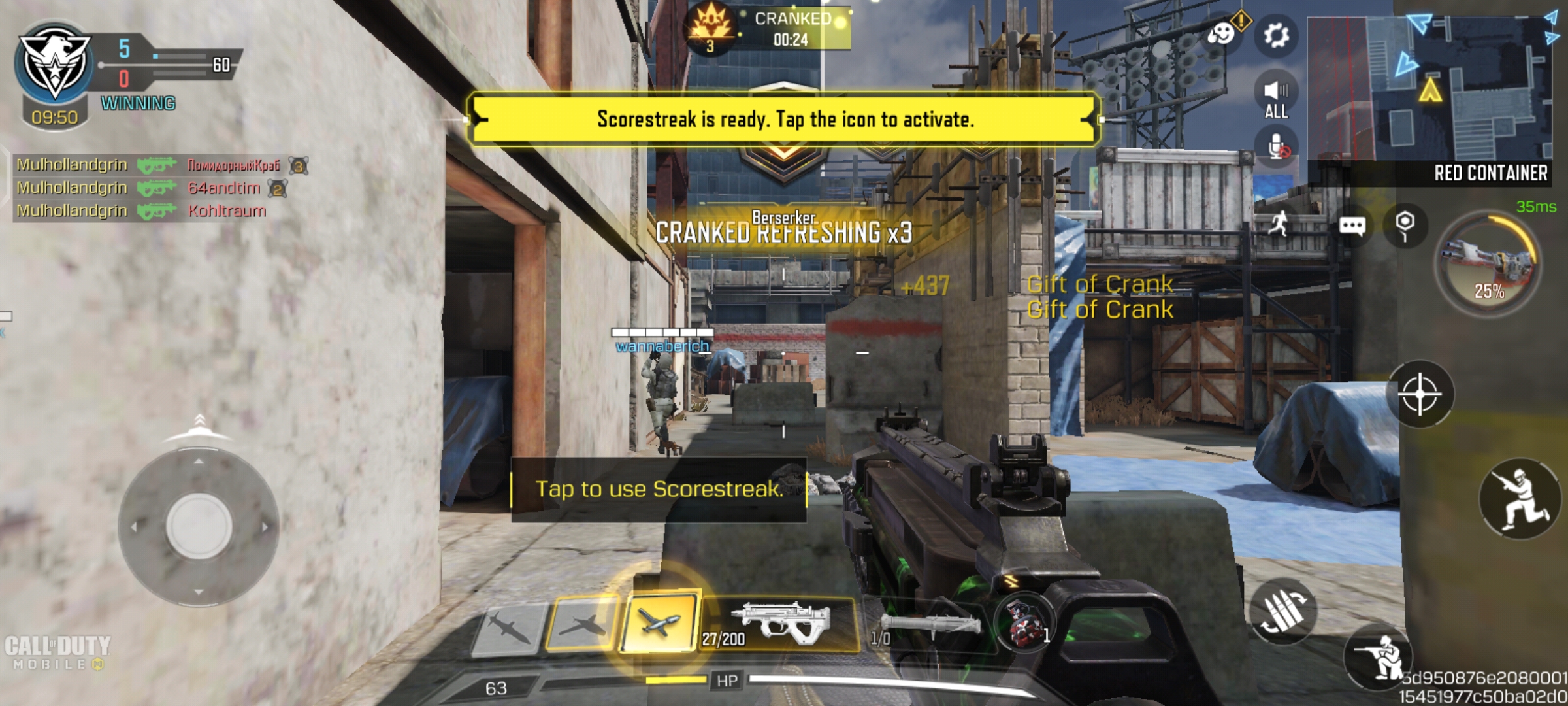Select the primary weapon slot showing 27/200
The image size is (1568, 706).
click(x=779, y=624)
